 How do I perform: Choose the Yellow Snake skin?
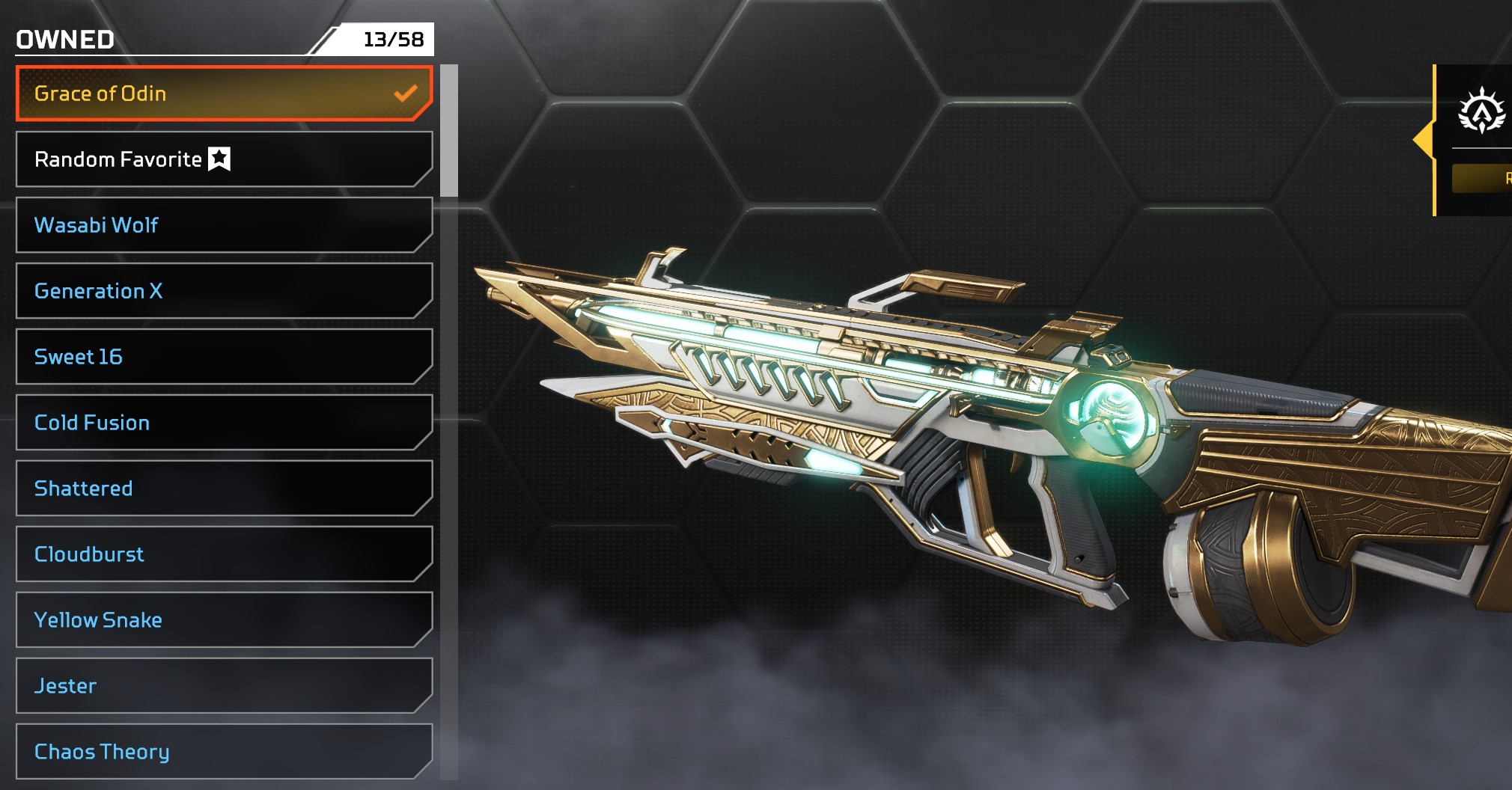(223, 620)
